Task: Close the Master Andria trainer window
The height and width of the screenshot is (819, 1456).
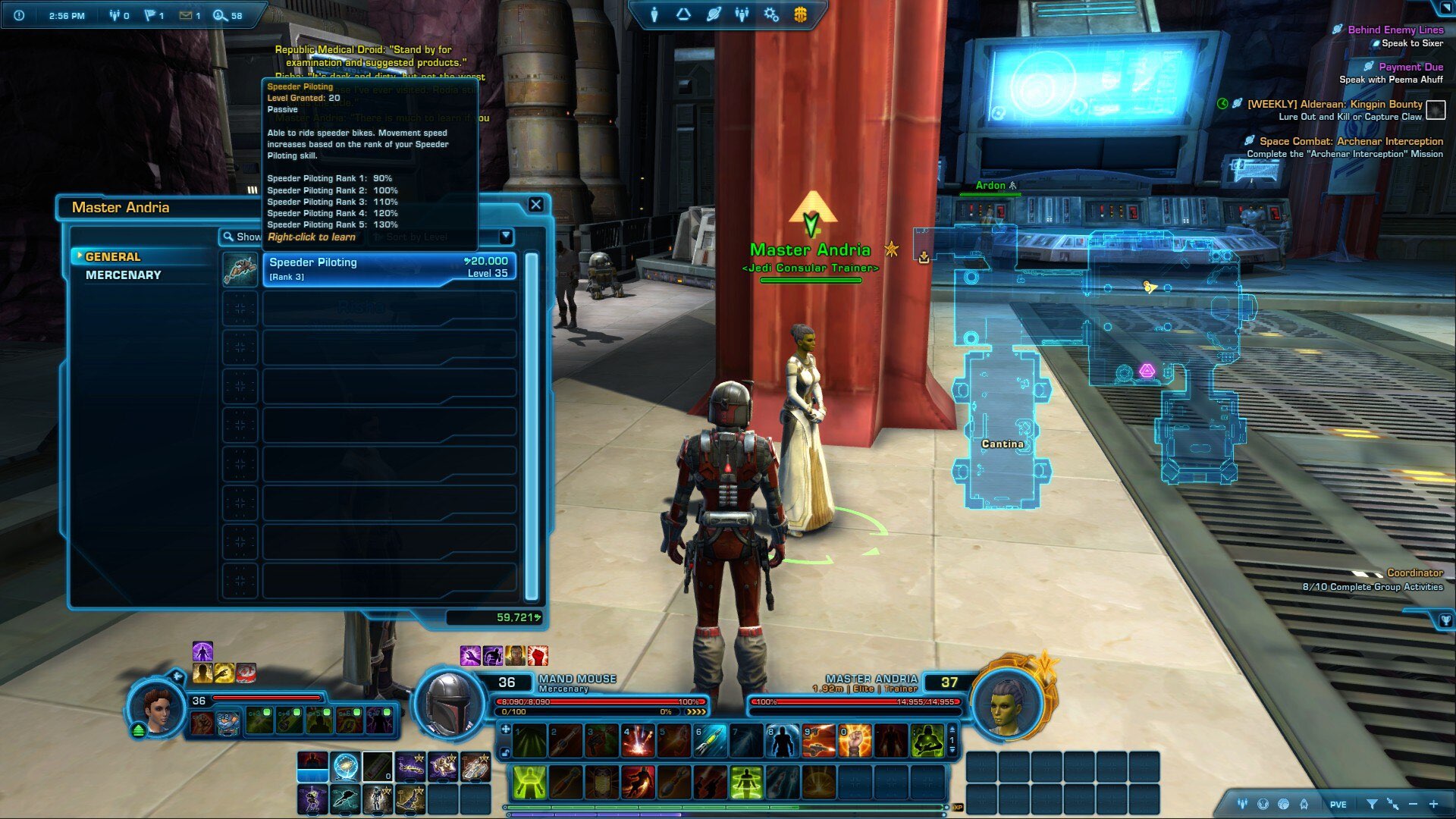Action: (x=535, y=205)
